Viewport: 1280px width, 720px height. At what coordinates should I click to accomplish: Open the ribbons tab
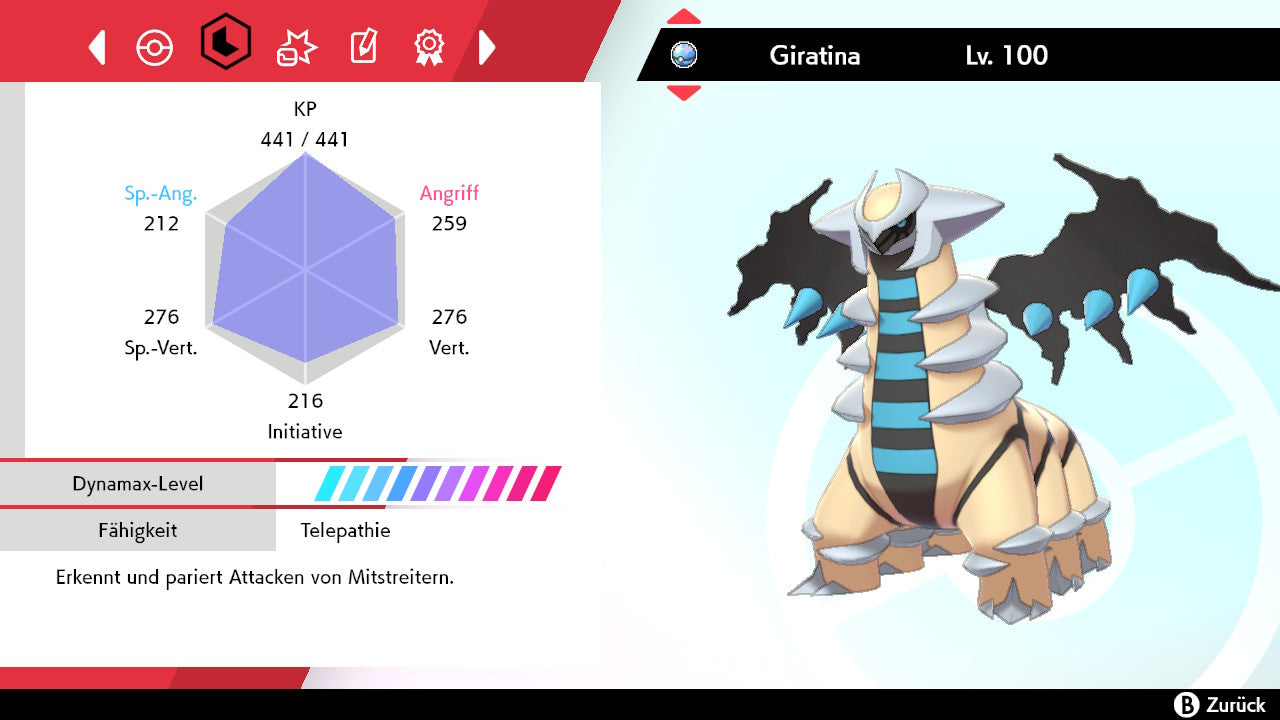(x=429, y=45)
